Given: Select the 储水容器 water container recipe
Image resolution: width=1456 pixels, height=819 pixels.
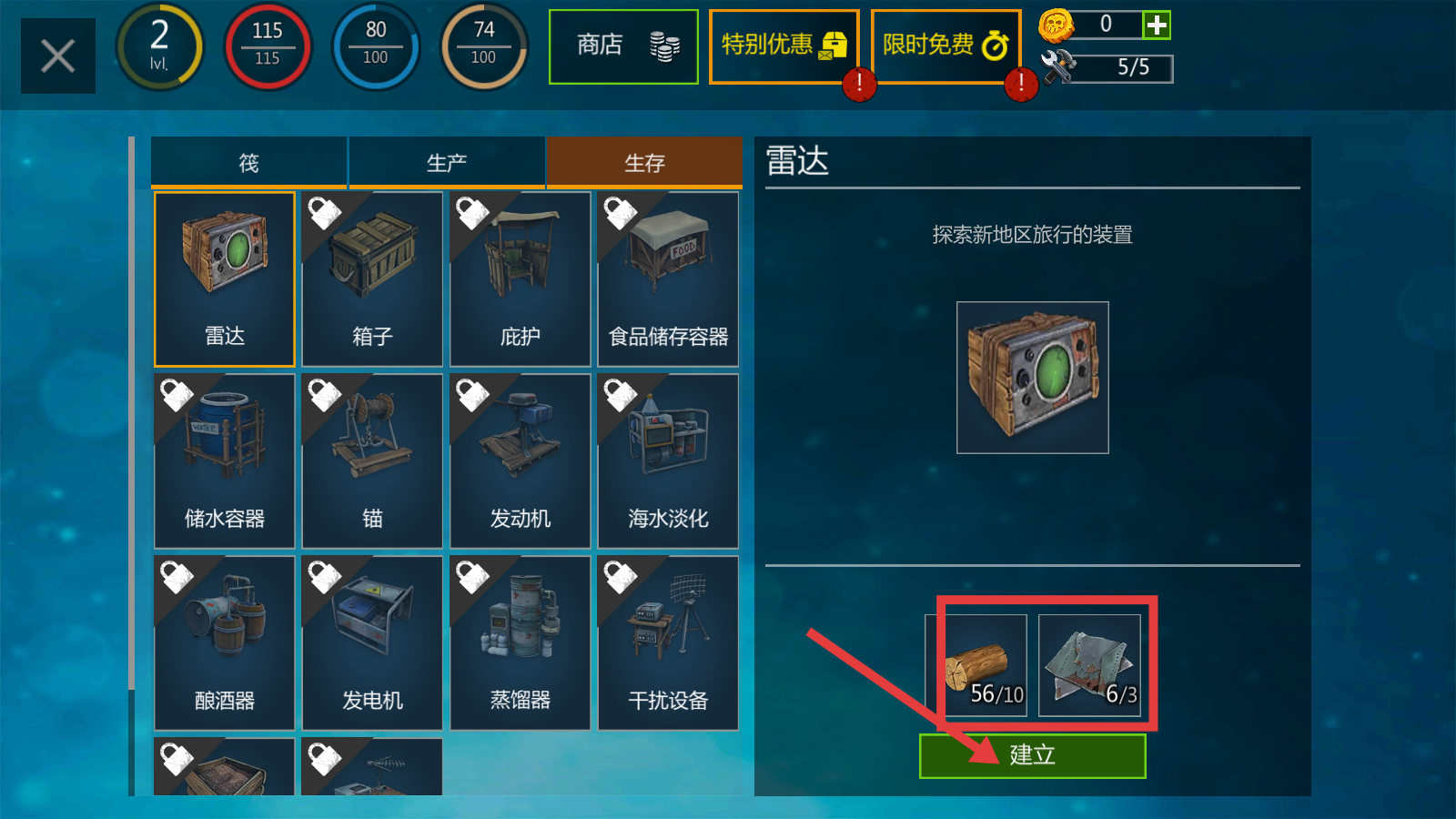Looking at the screenshot, I should [x=225, y=460].
